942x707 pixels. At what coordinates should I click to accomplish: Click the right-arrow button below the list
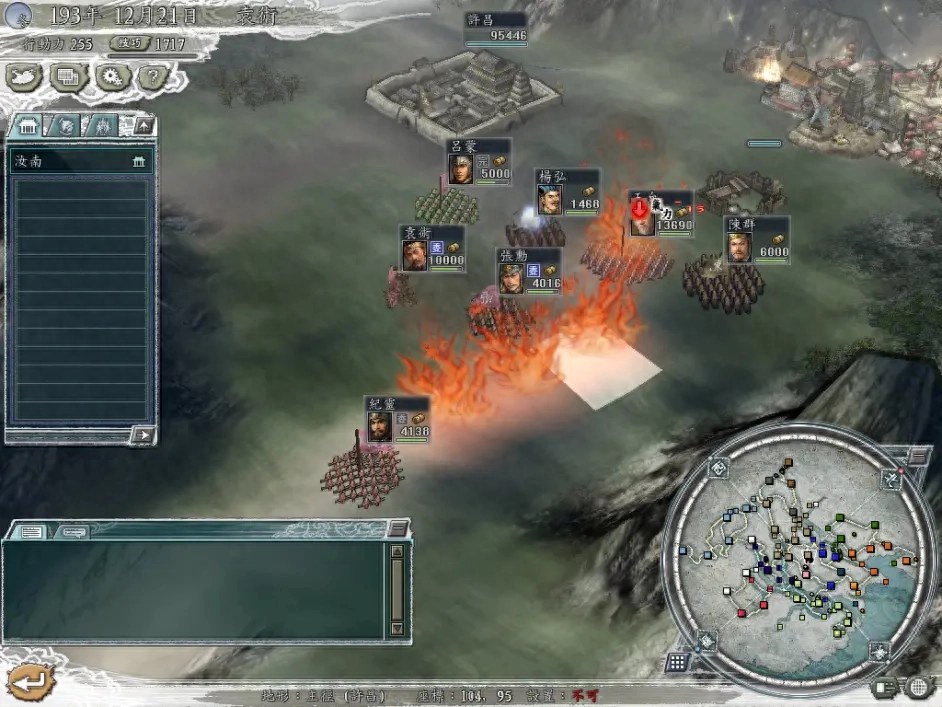[x=143, y=435]
